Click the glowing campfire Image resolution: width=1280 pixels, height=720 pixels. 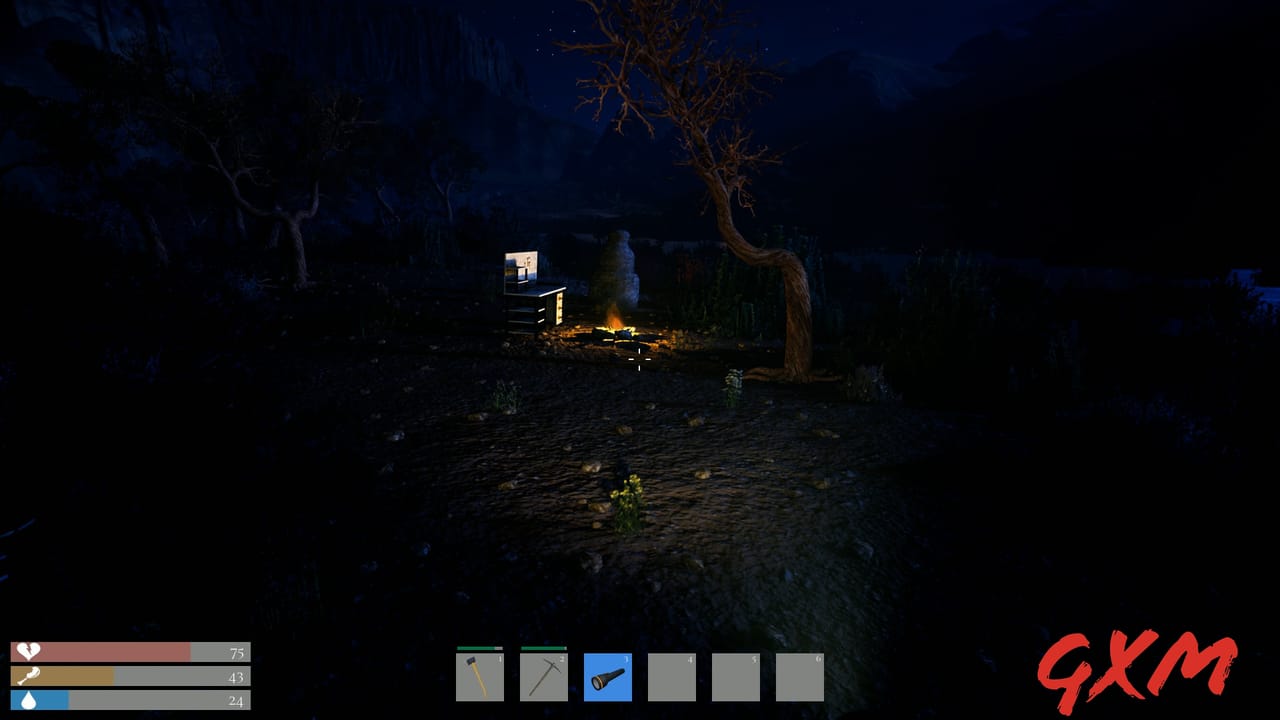coord(615,326)
